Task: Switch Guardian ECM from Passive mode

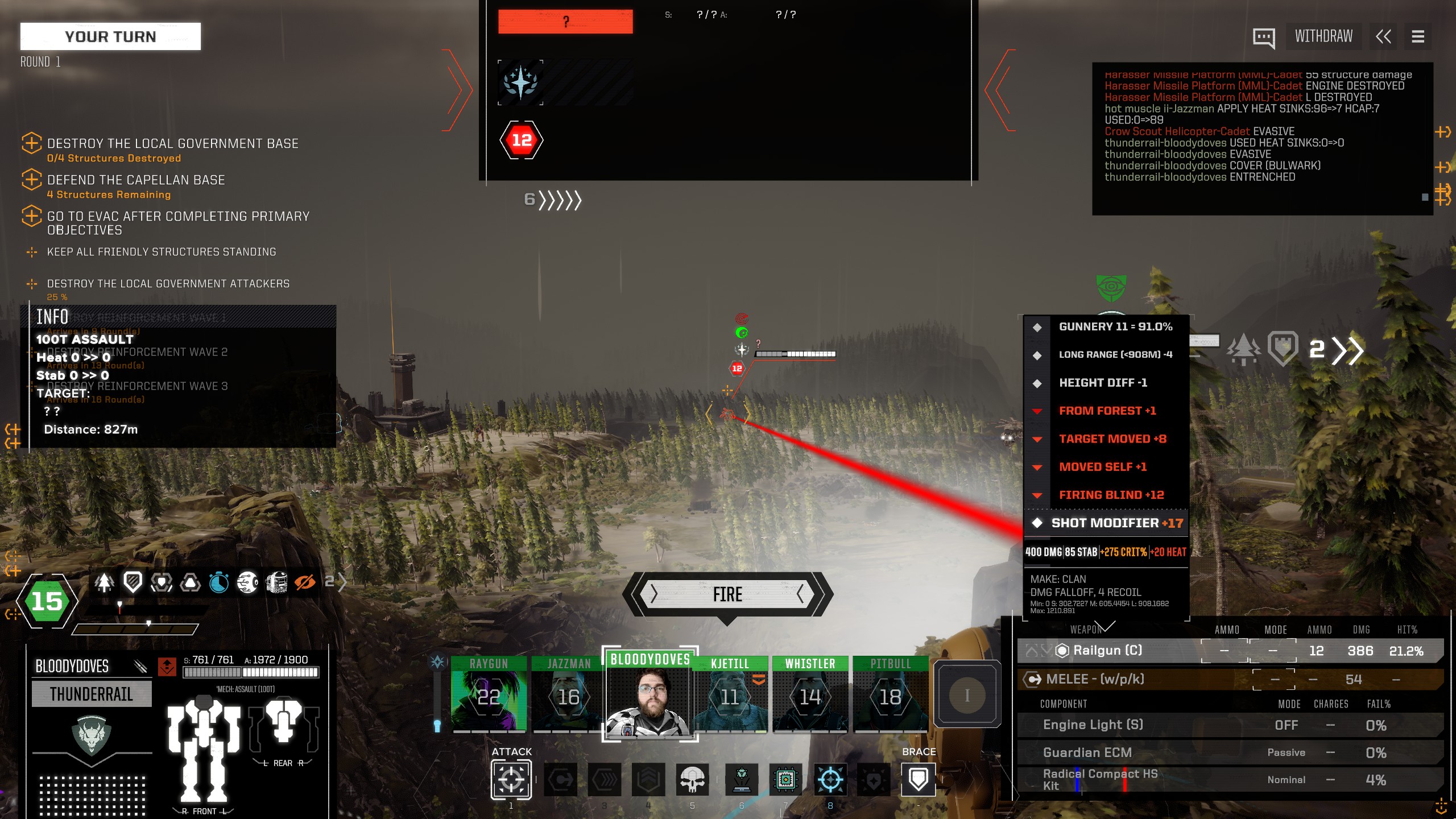Action: (x=1288, y=752)
